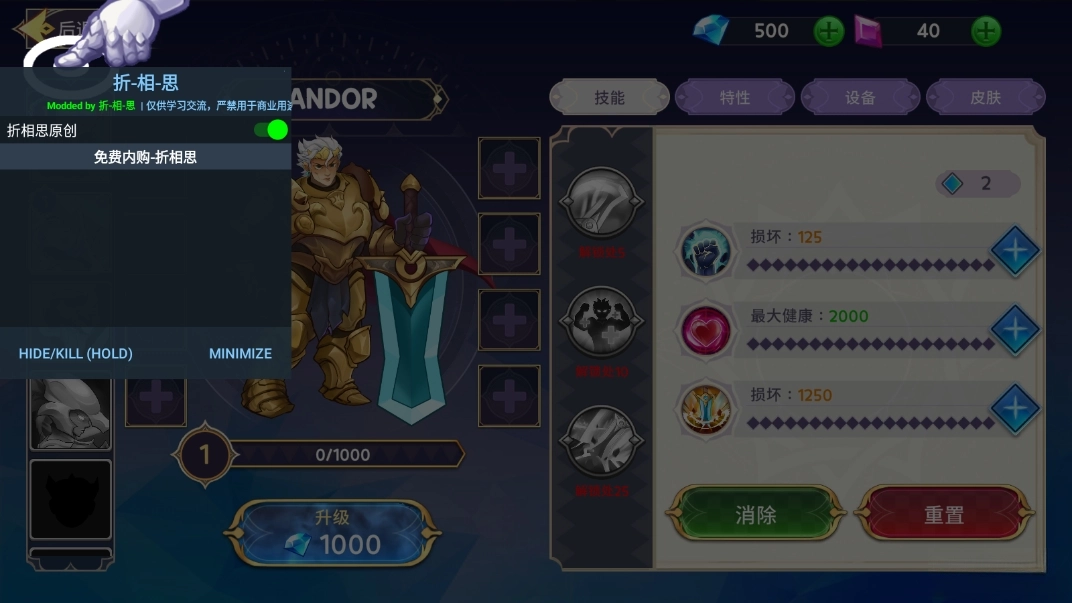Buy pink gems via the plus button

click(x=986, y=31)
